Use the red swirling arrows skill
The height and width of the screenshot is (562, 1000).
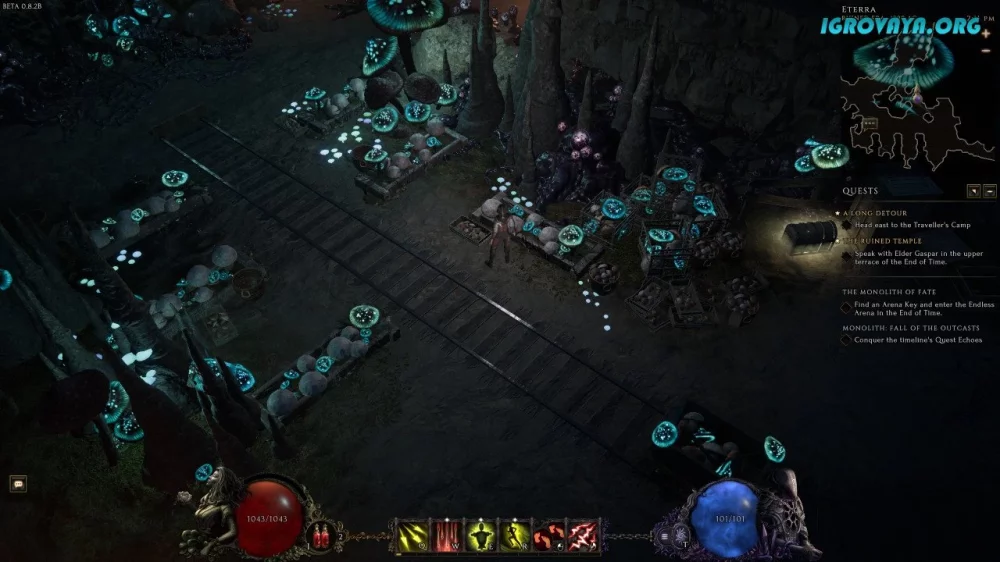(549, 535)
